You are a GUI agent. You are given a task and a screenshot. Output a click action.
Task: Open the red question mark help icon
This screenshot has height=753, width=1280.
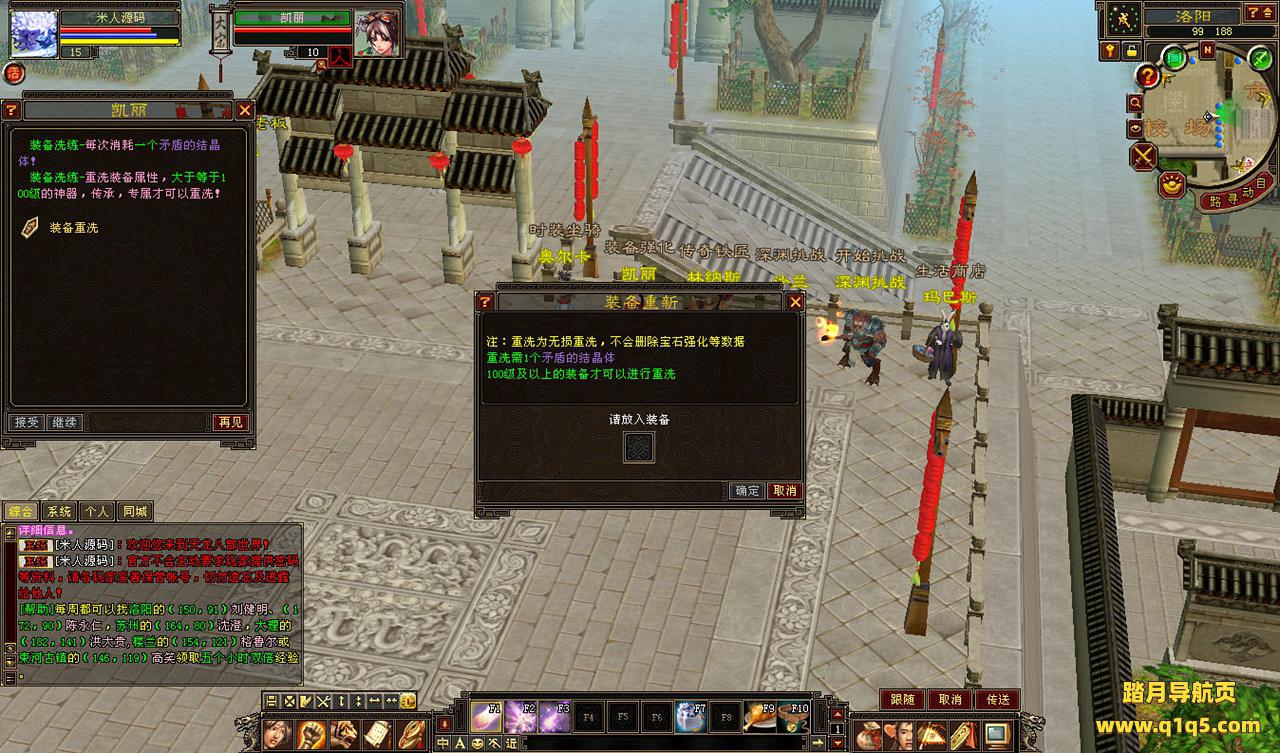coord(1147,75)
